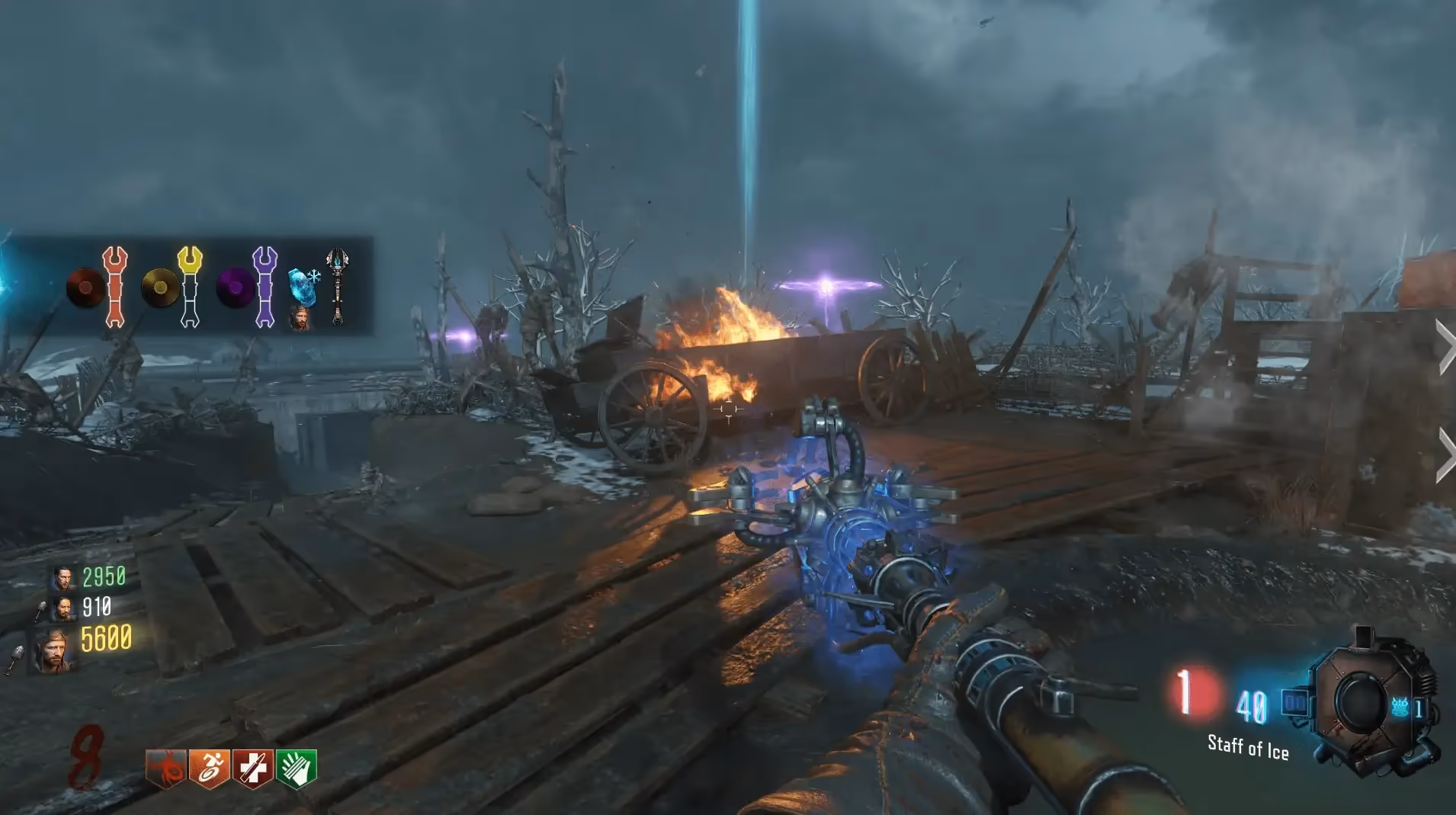The image size is (1456, 815).
Task: Select the yellow vinyl record icon
Action: click(160, 288)
